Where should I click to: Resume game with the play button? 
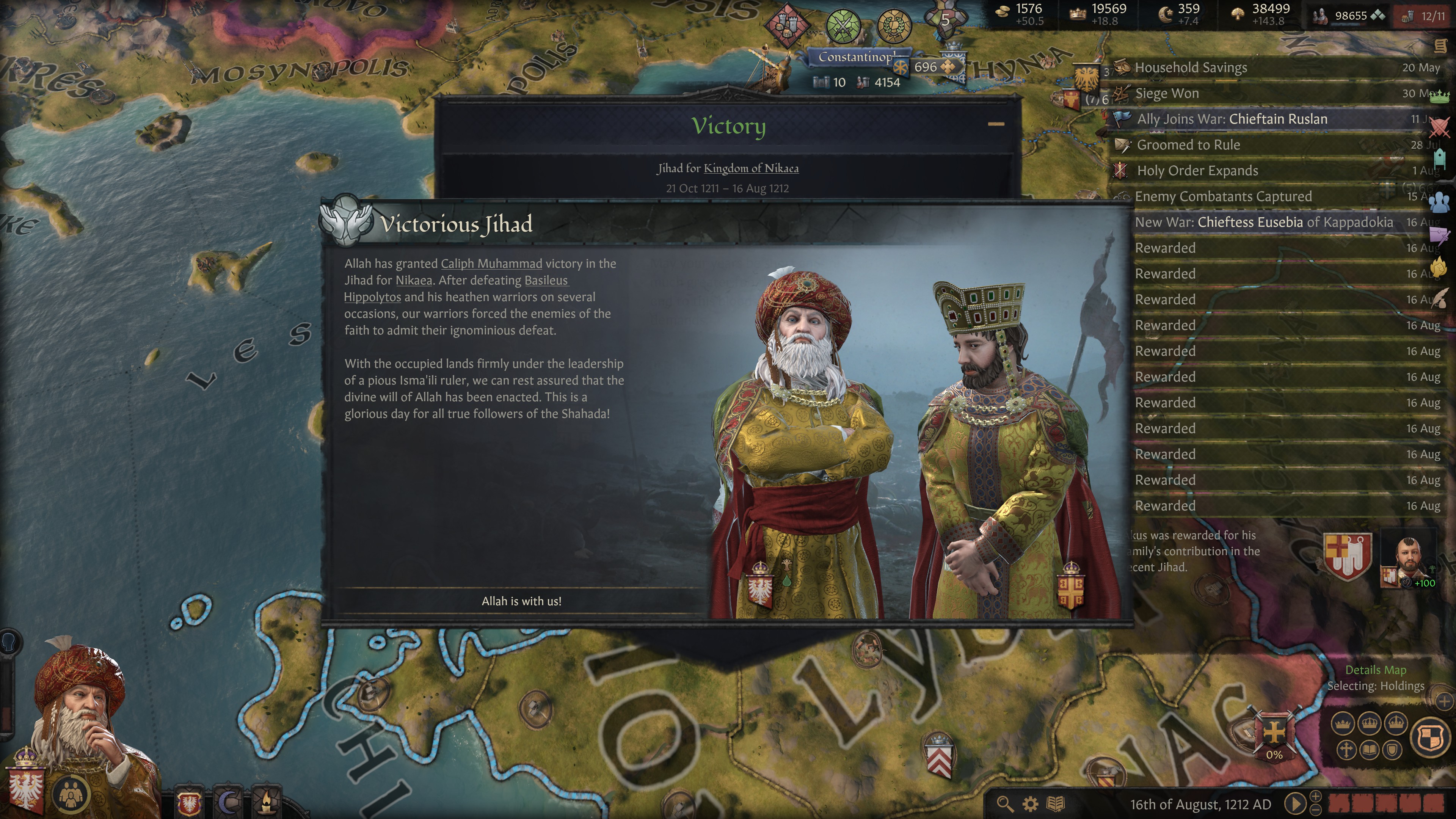(1294, 804)
